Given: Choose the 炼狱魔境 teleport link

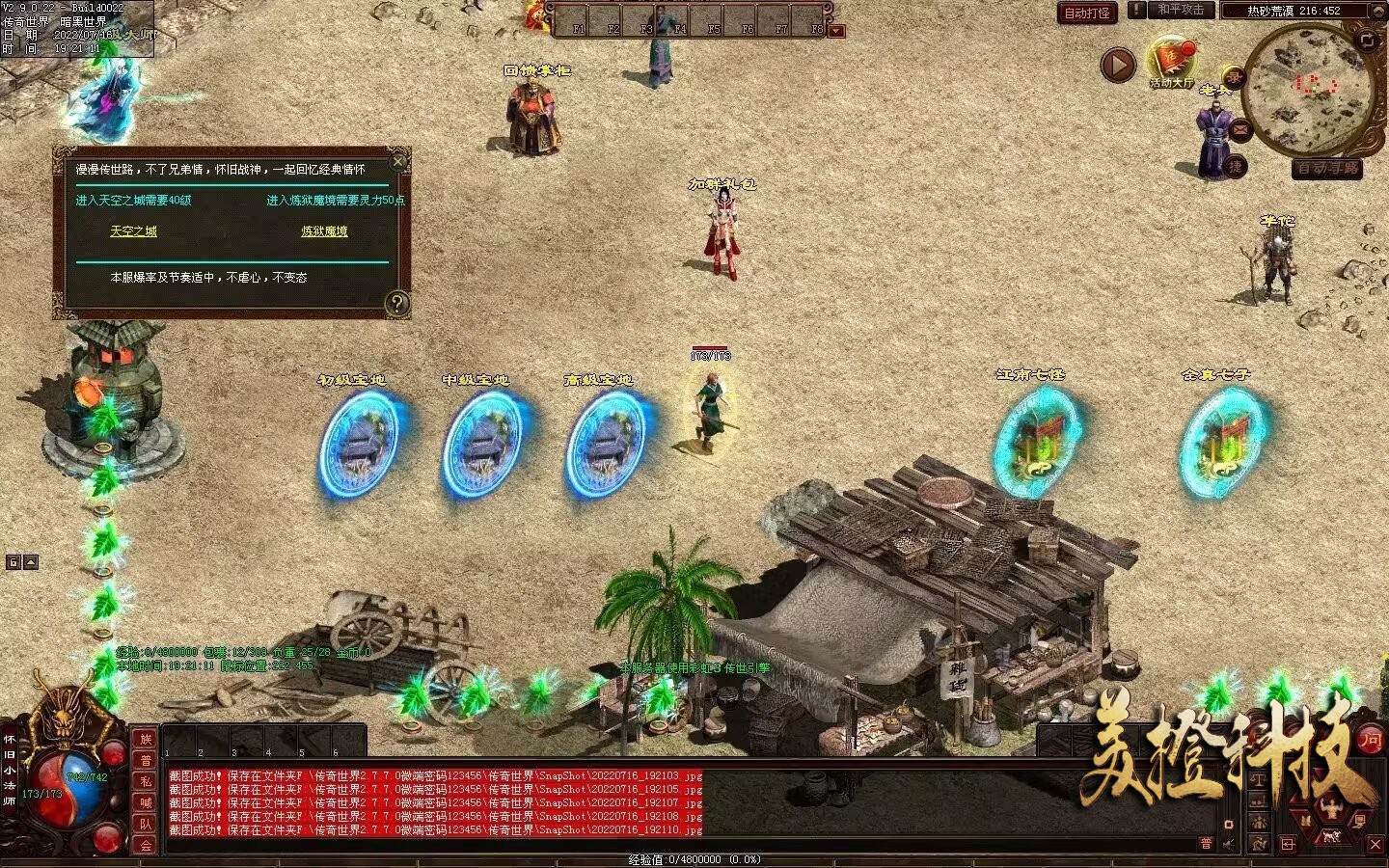Looking at the screenshot, I should click(x=324, y=231).
